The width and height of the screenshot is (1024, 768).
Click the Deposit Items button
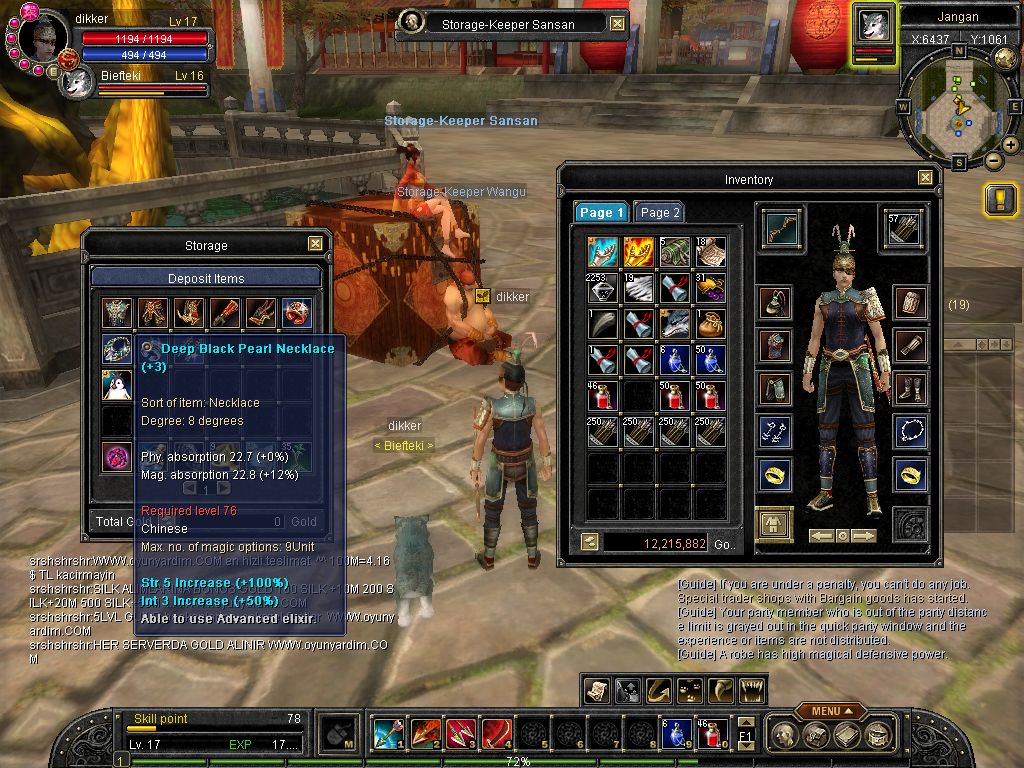(x=205, y=278)
